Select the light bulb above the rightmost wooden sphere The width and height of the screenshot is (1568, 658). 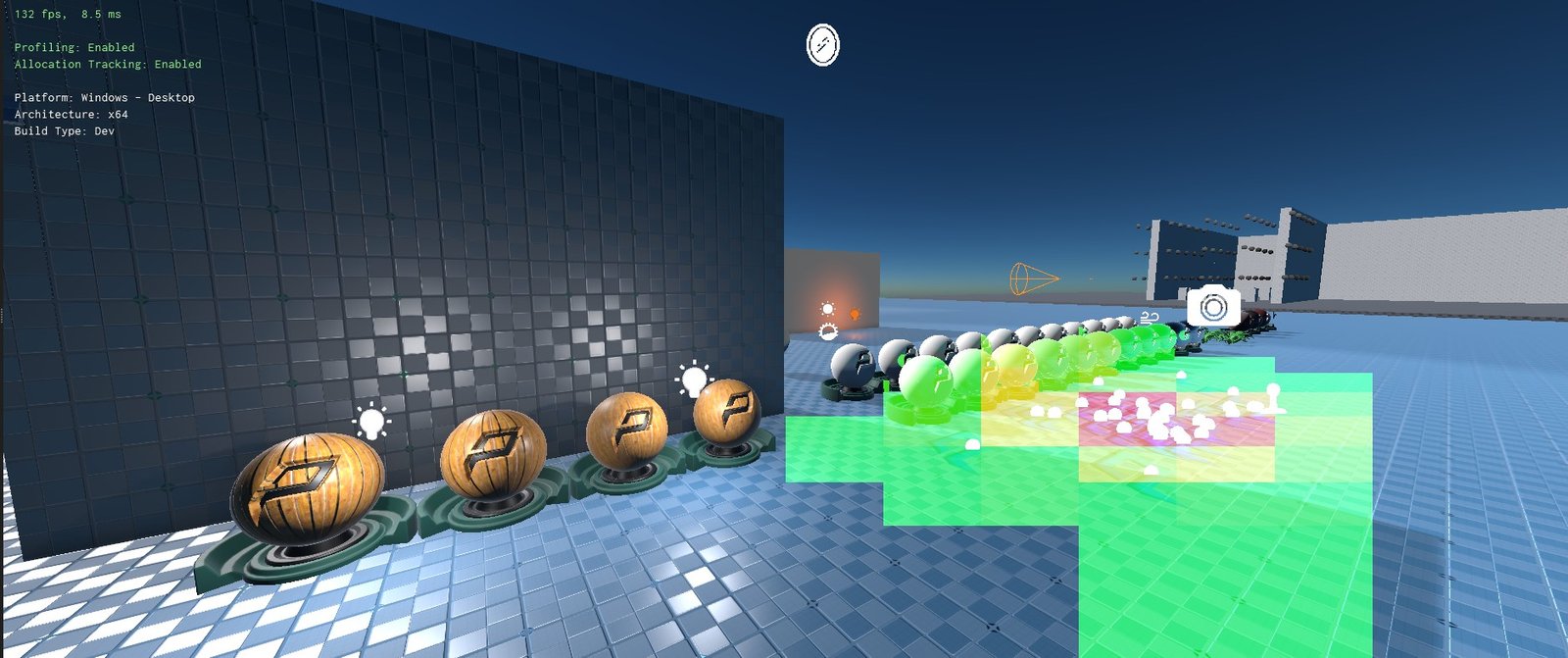694,380
